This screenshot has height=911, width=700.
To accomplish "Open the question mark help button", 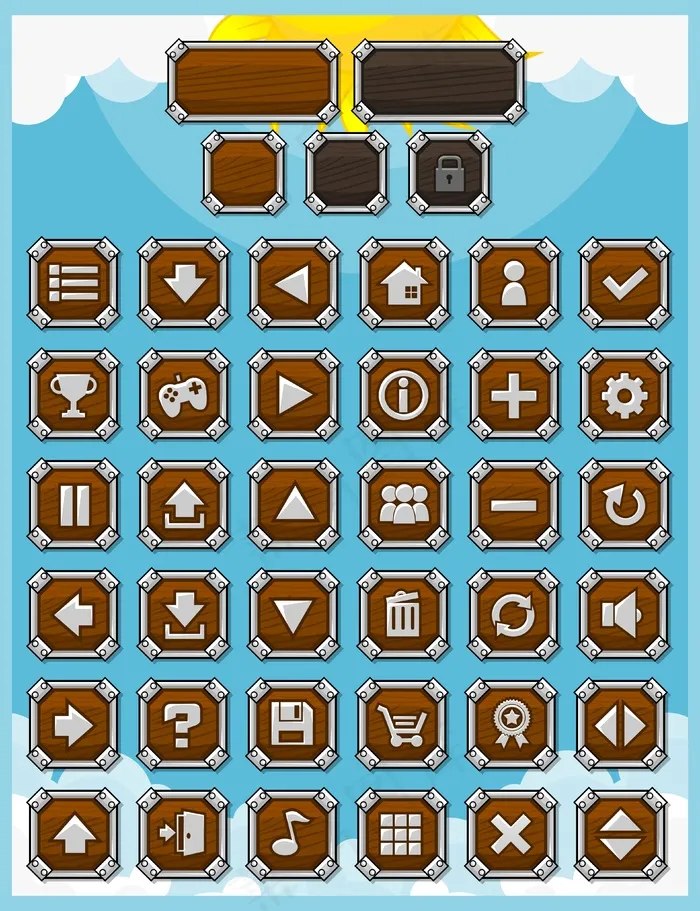I will click(x=183, y=725).
